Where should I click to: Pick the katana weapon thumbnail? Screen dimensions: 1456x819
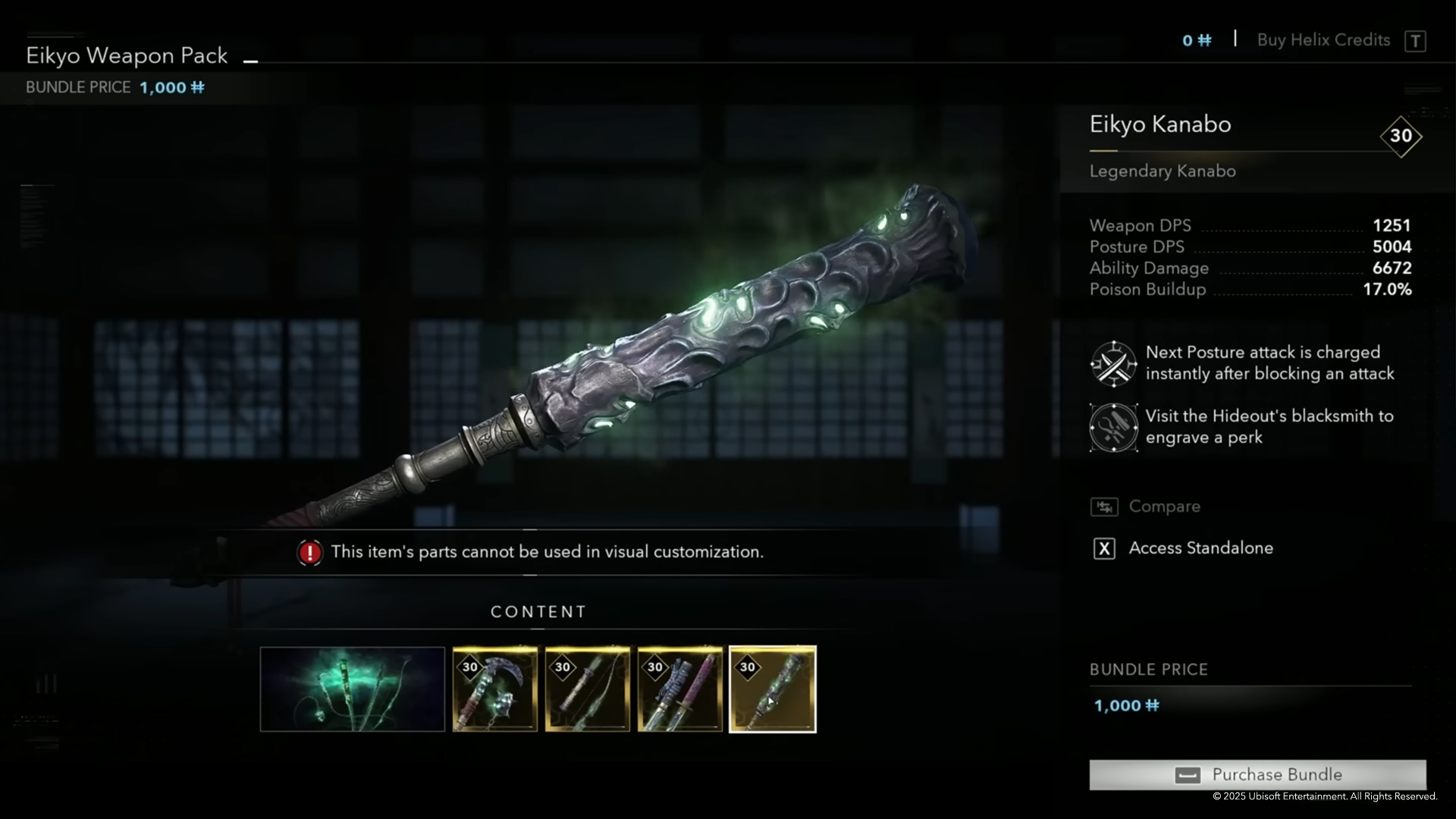click(x=679, y=689)
